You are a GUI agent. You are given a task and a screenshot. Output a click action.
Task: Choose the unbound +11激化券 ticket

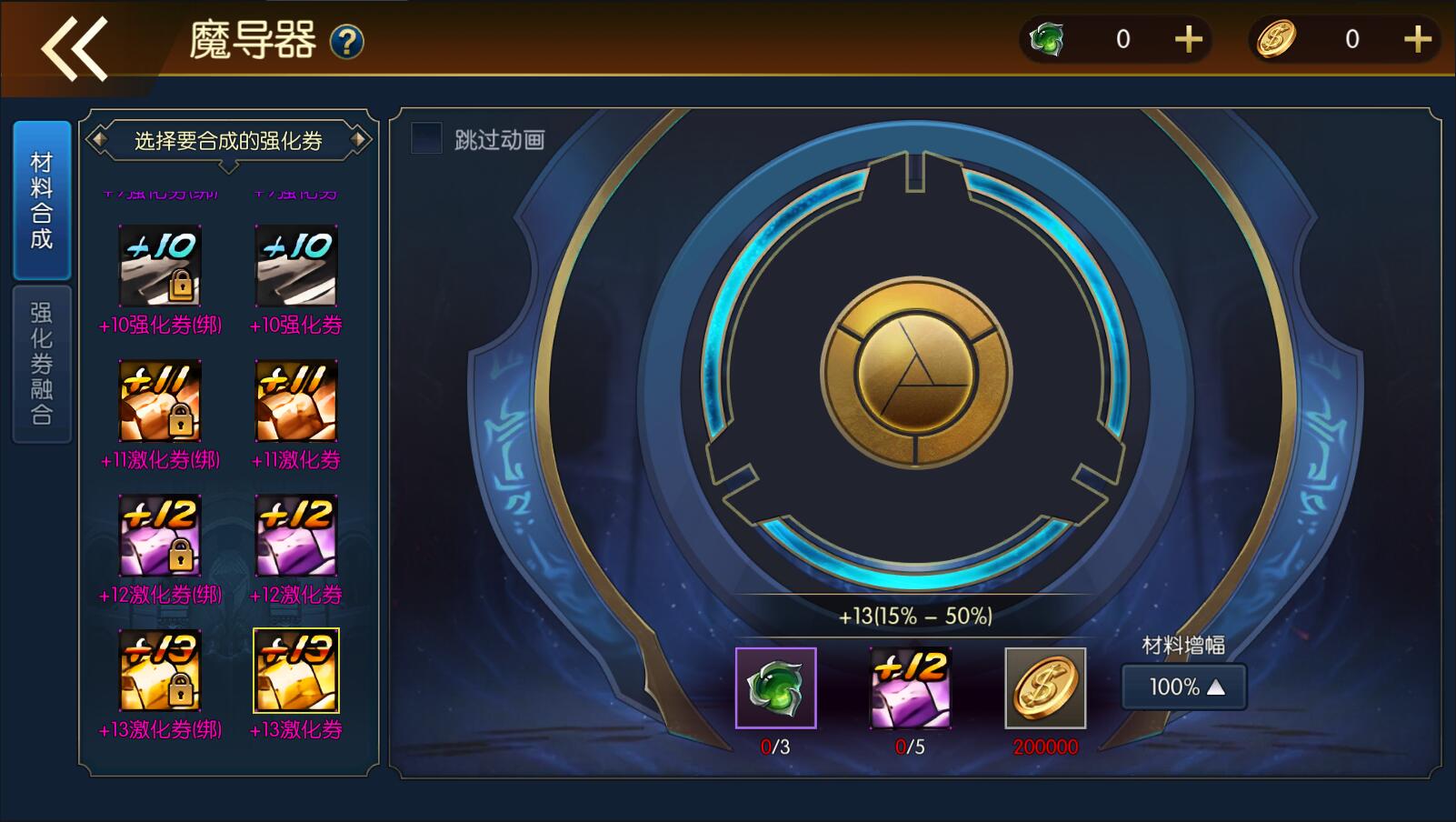pos(296,401)
